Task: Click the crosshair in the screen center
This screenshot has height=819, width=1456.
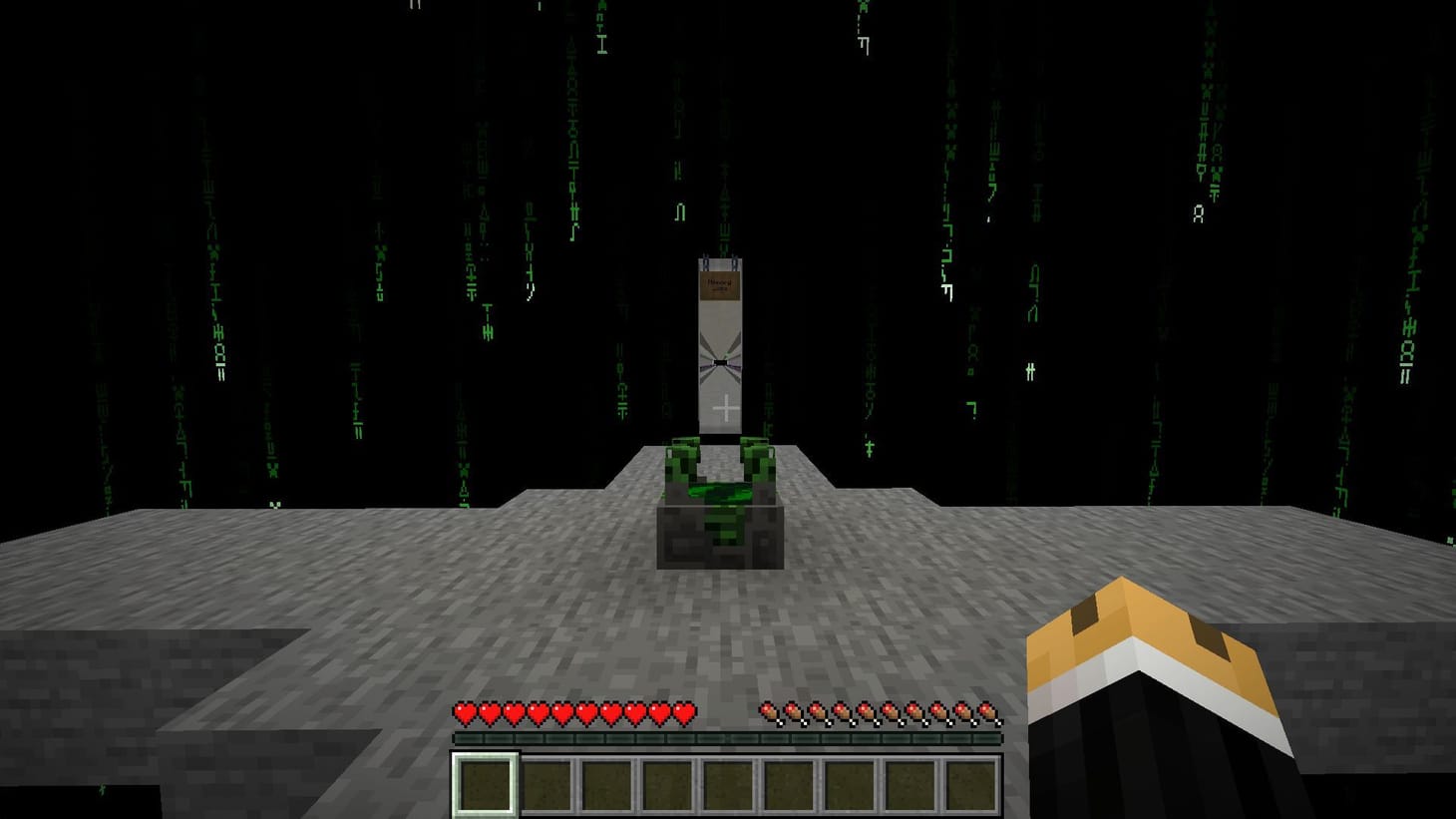Action: (728, 409)
